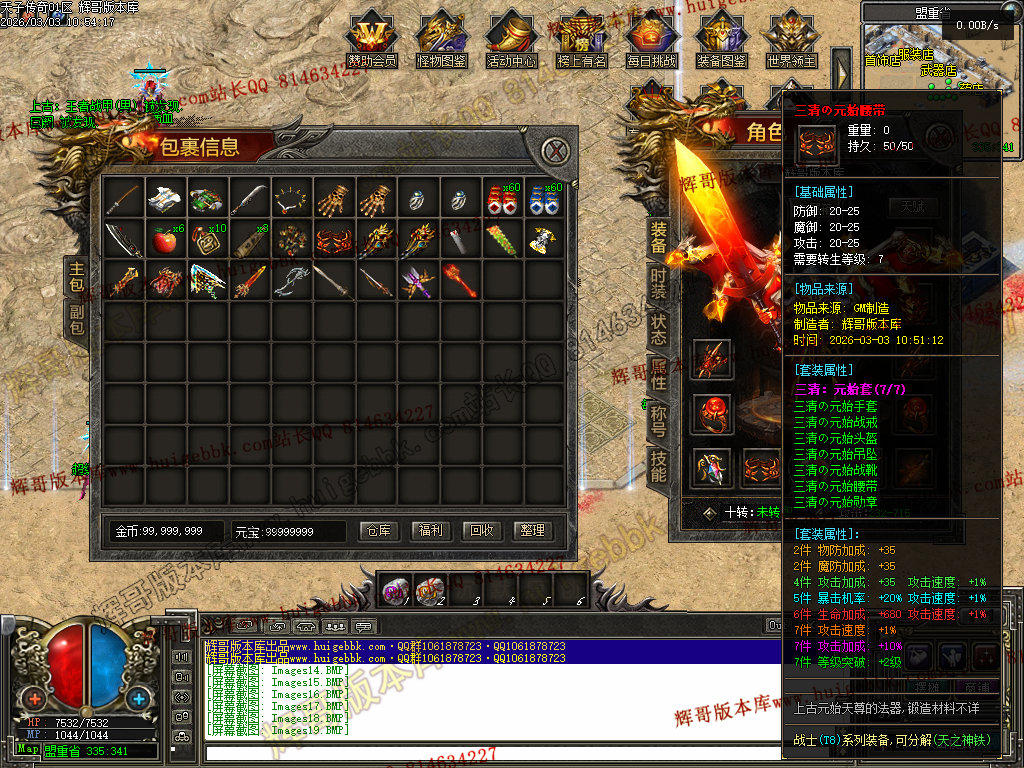Open the 仓库 warehouse from the bag

pos(378,530)
